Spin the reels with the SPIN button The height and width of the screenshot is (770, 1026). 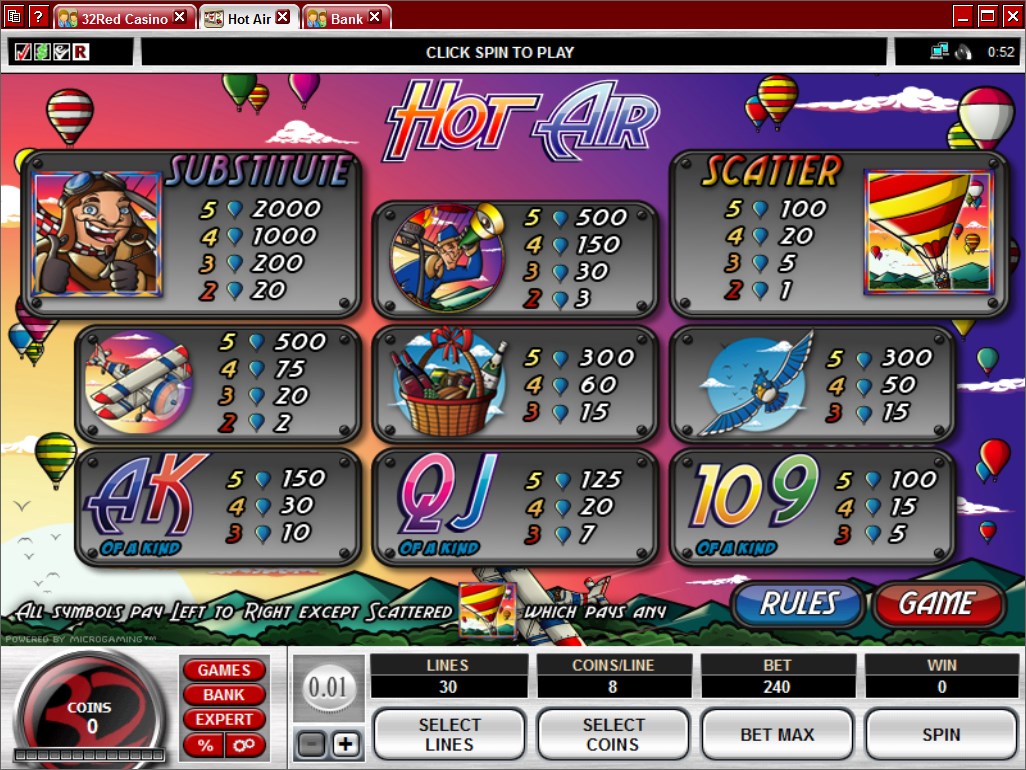coord(940,734)
